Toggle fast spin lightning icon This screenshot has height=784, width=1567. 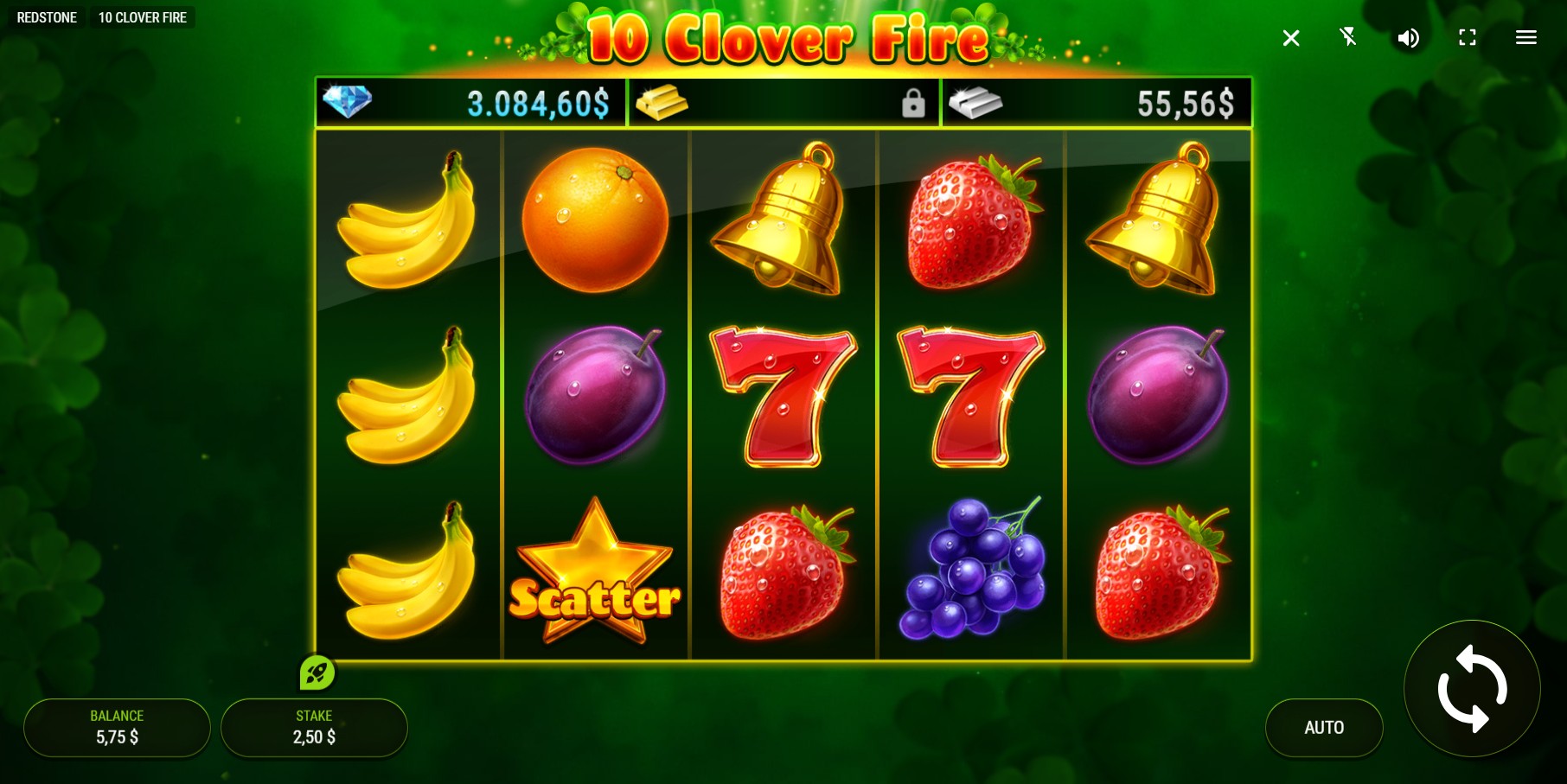tap(1349, 38)
